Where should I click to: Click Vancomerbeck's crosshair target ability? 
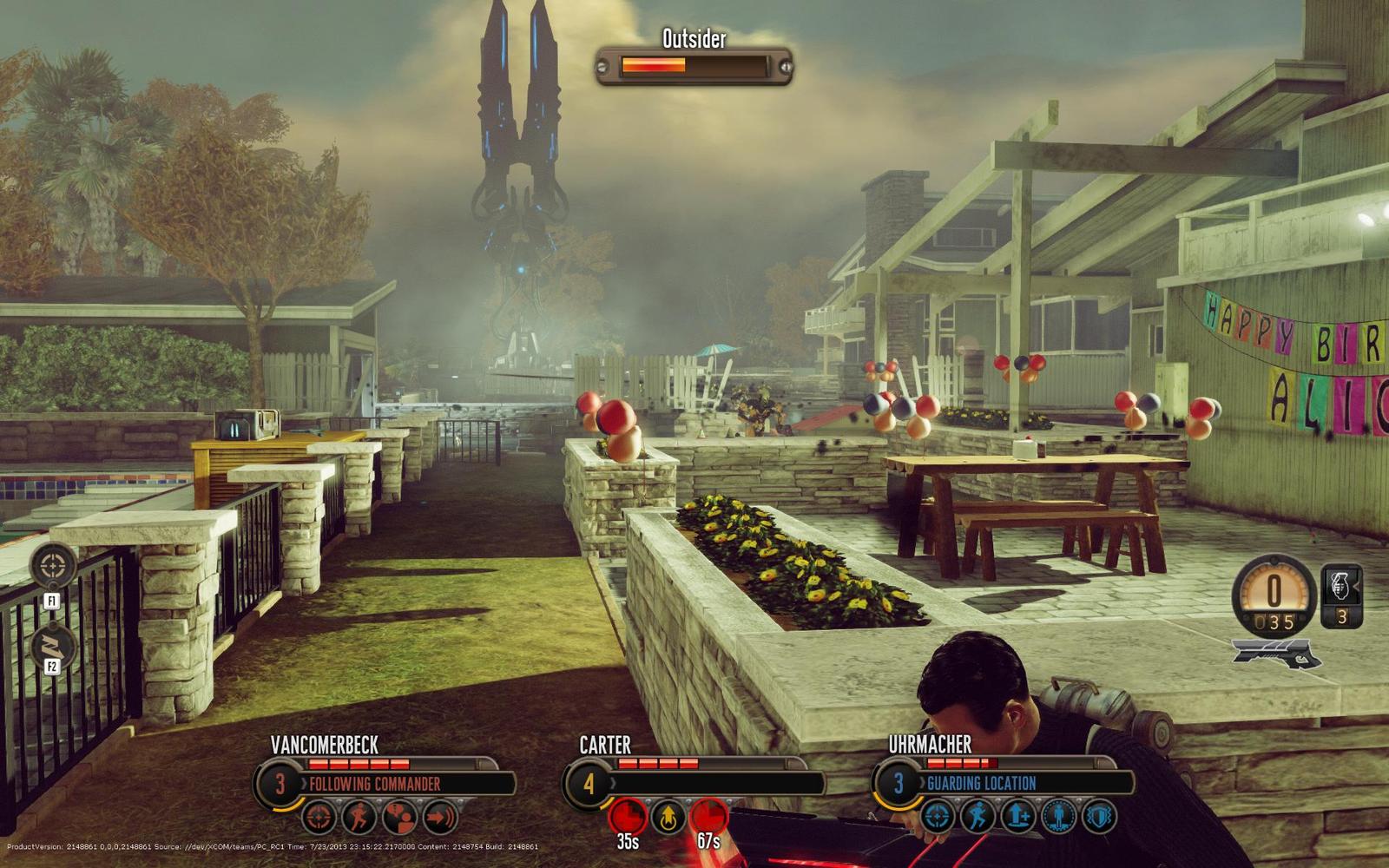[319, 817]
